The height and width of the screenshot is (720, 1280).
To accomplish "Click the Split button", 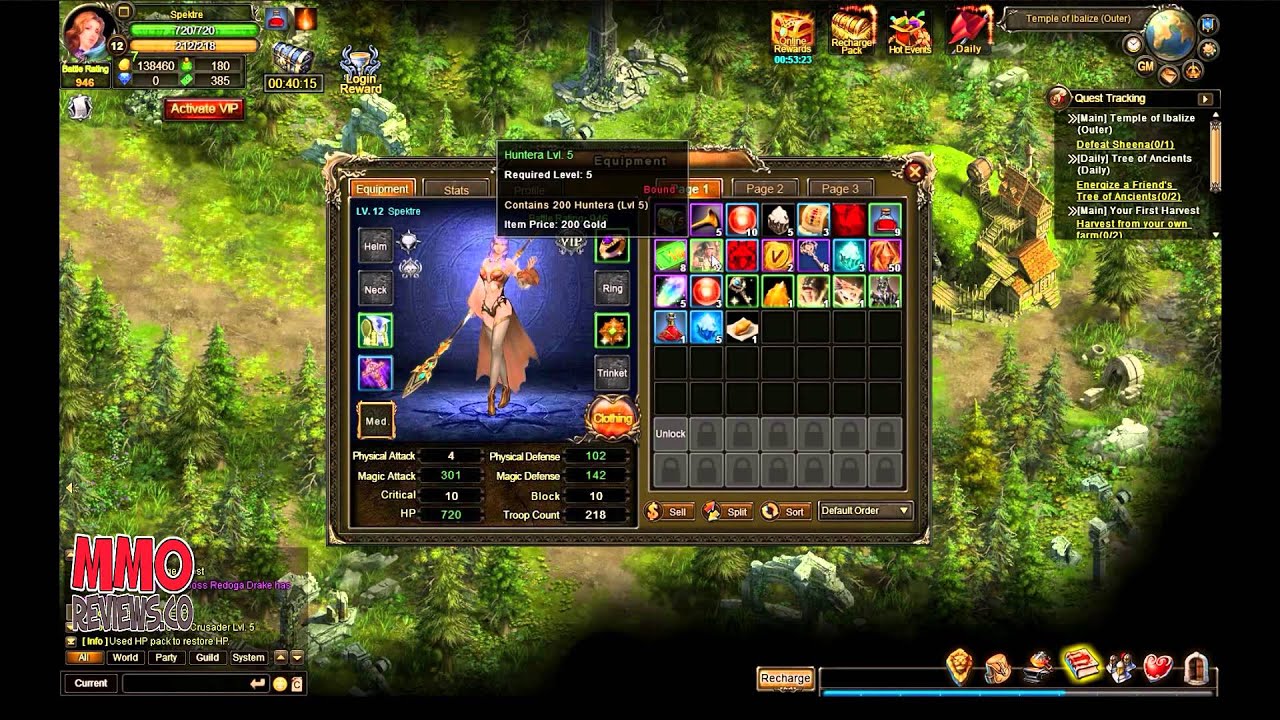I will (727, 511).
